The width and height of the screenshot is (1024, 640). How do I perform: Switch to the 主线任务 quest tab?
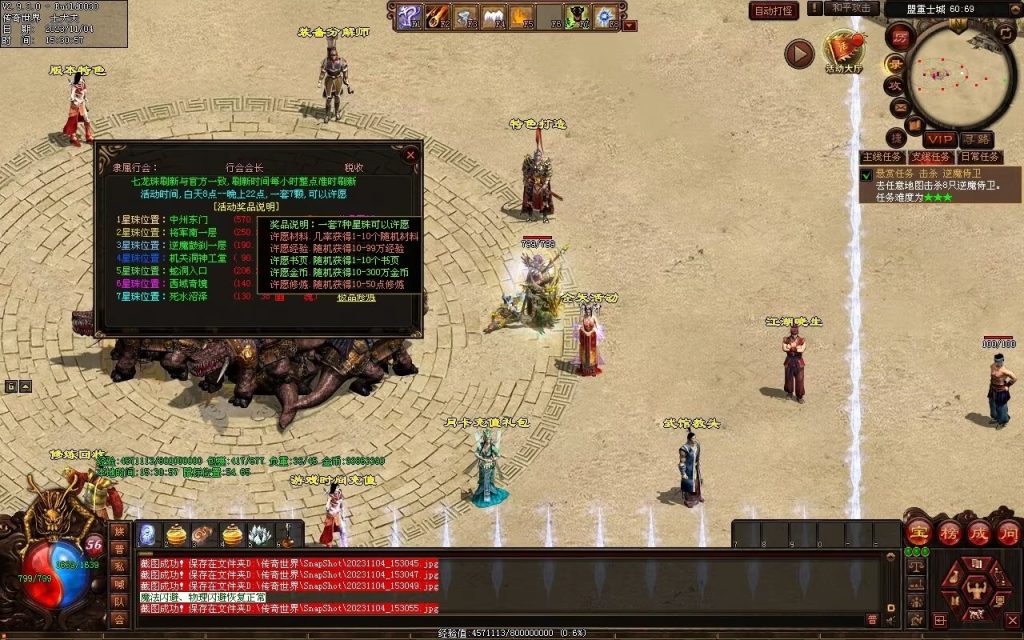click(882, 157)
